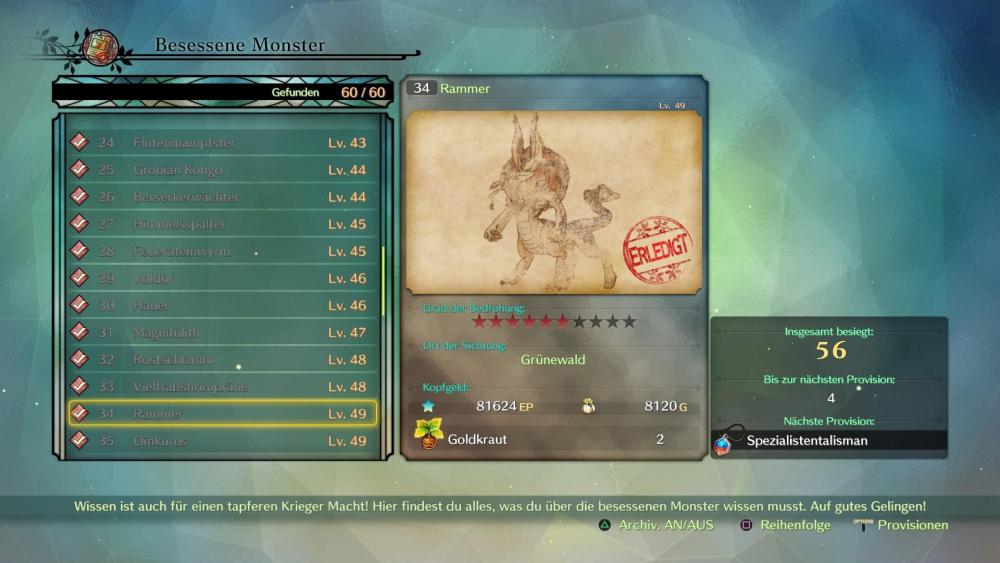Open the Berserkerwächter entry
This screenshot has height=563, width=1000.
[222, 197]
